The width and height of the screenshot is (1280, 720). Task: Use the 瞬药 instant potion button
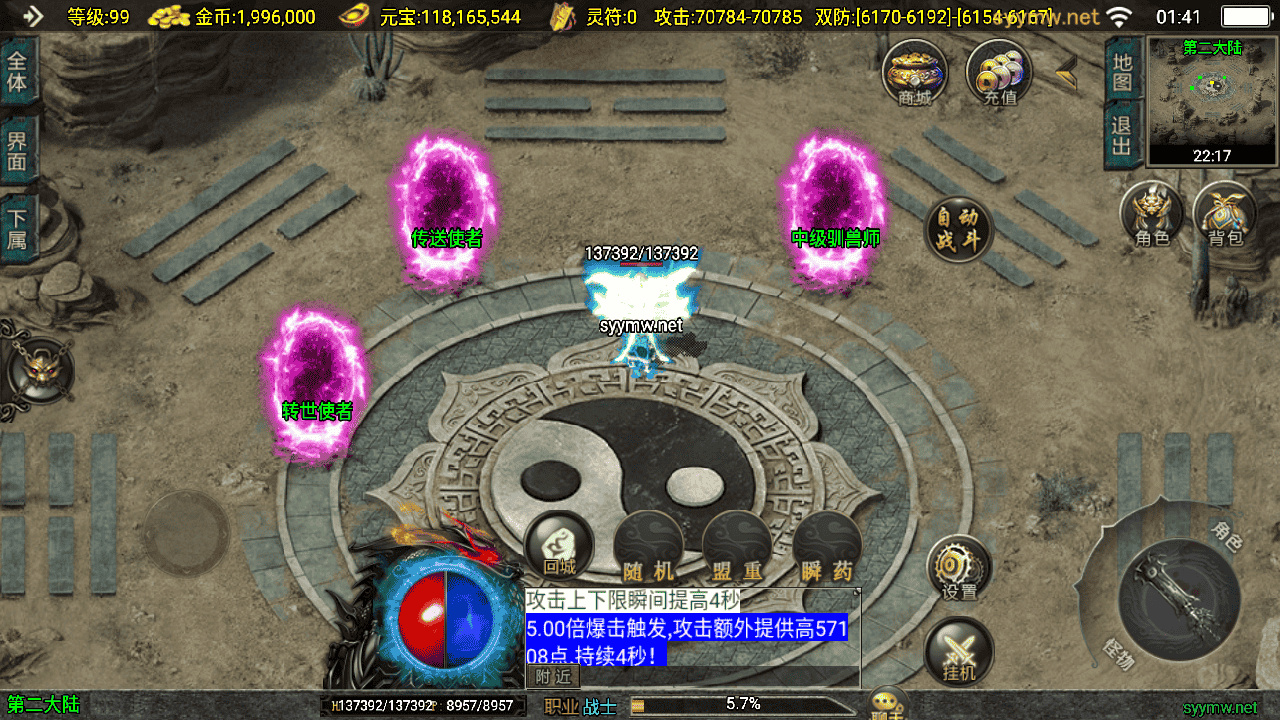click(x=827, y=548)
